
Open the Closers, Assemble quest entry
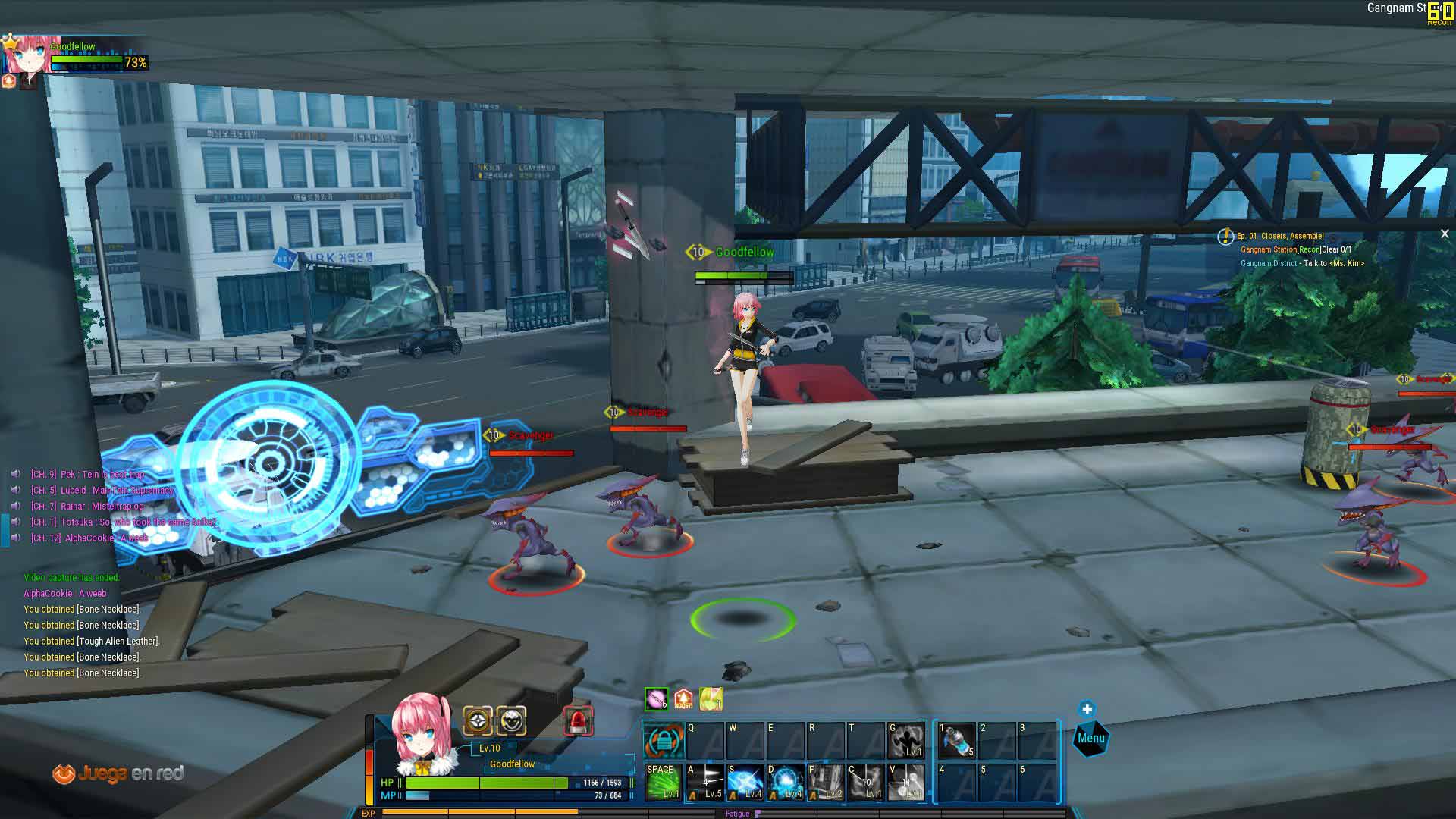point(1280,236)
